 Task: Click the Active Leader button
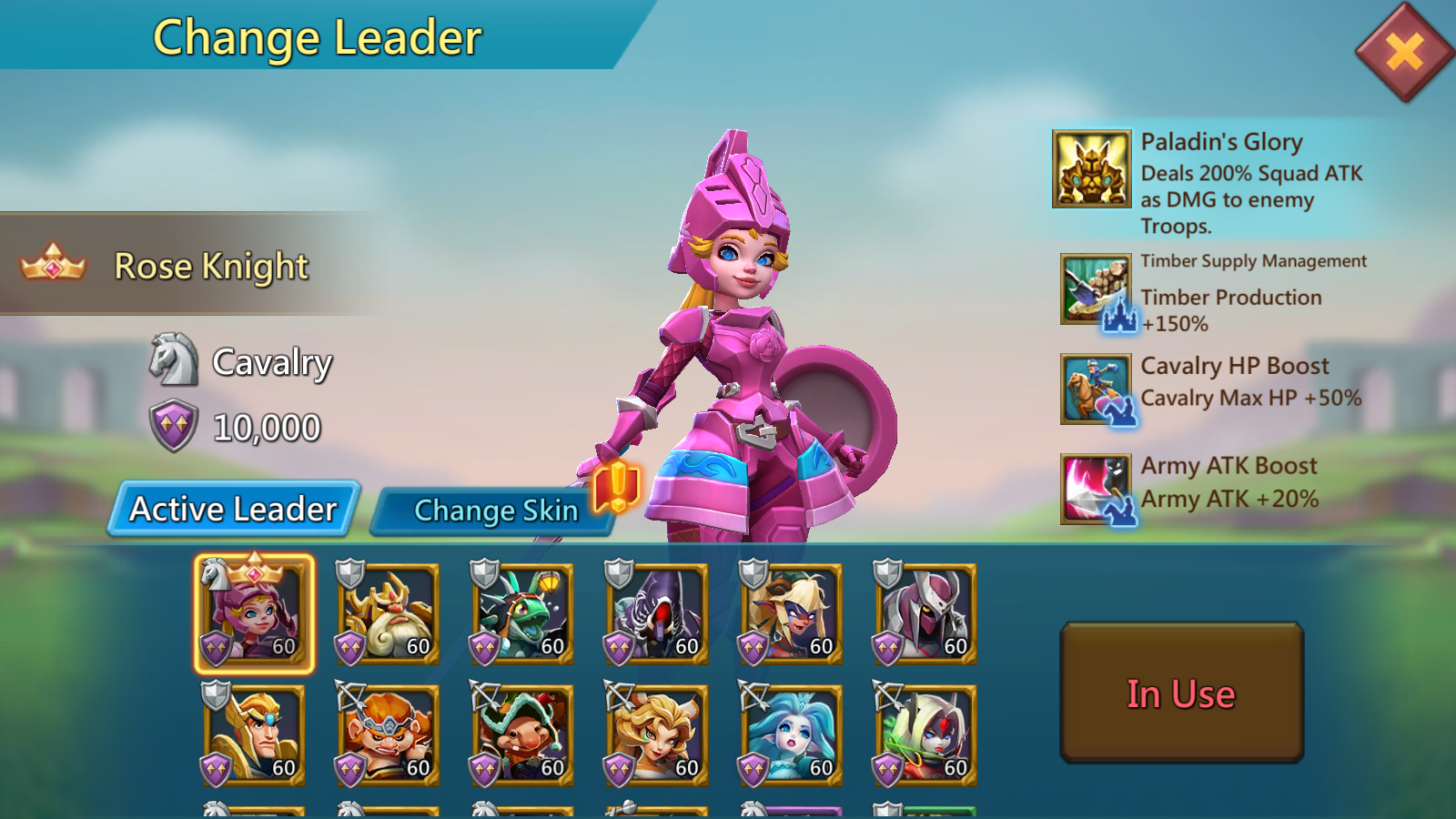coord(234,509)
